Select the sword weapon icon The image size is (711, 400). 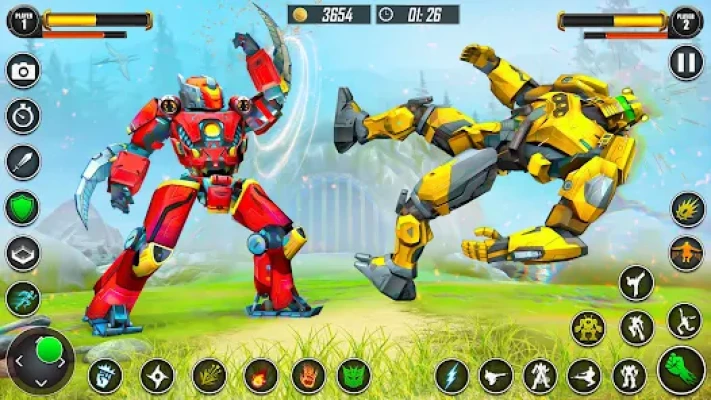(22, 161)
